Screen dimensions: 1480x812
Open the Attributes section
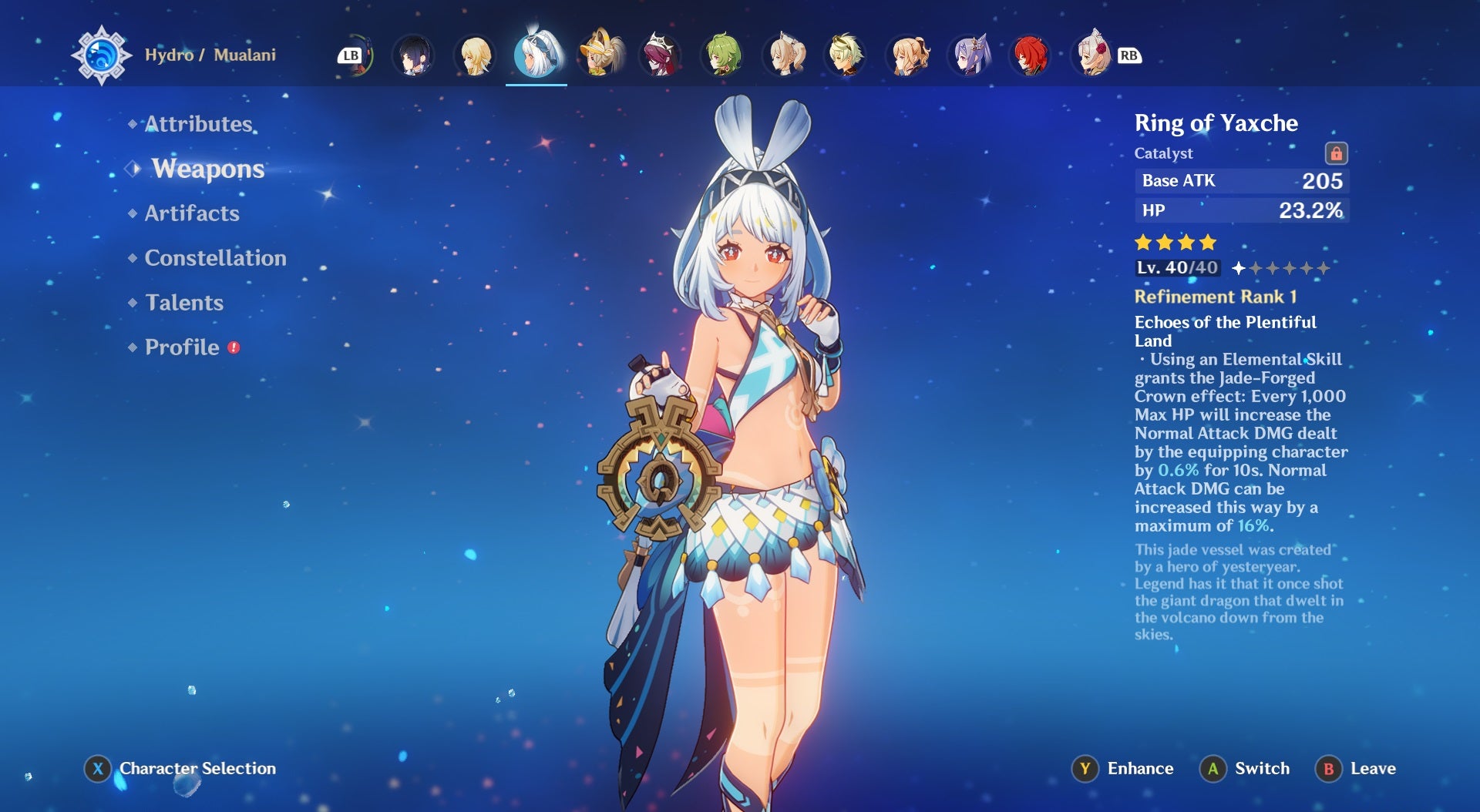199,123
